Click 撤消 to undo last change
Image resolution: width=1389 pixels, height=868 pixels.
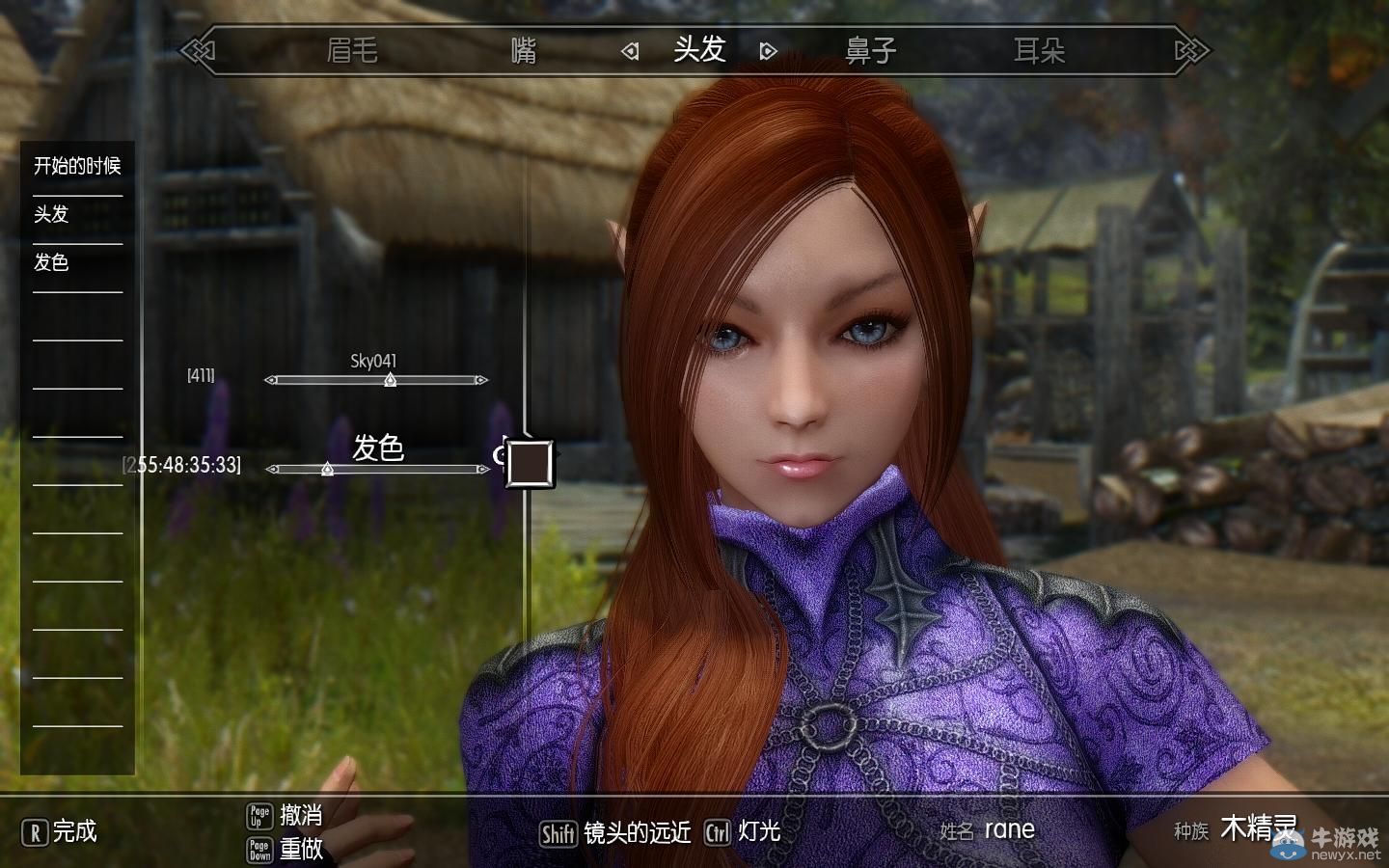click(301, 815)
